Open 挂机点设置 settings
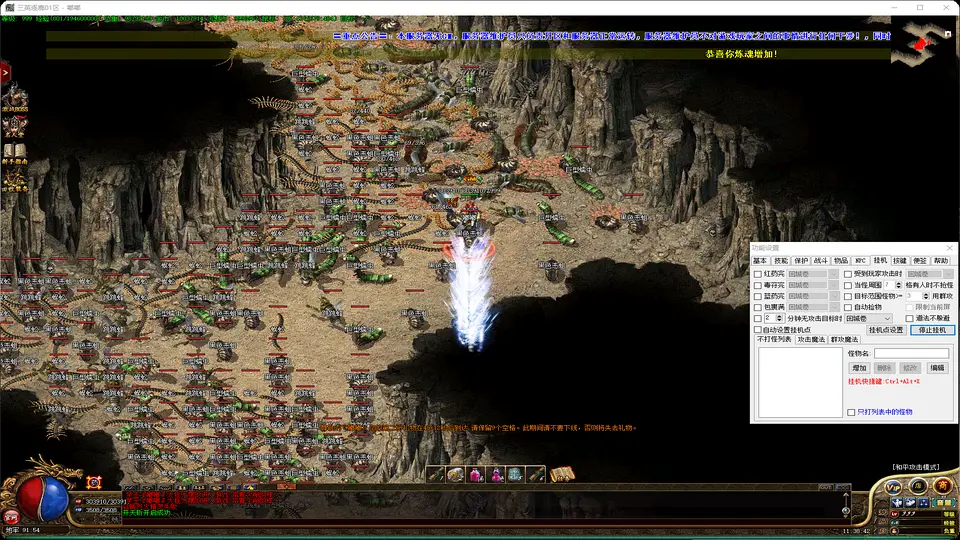The width and height of the screenshot is (960, 540). click(886, 330)
